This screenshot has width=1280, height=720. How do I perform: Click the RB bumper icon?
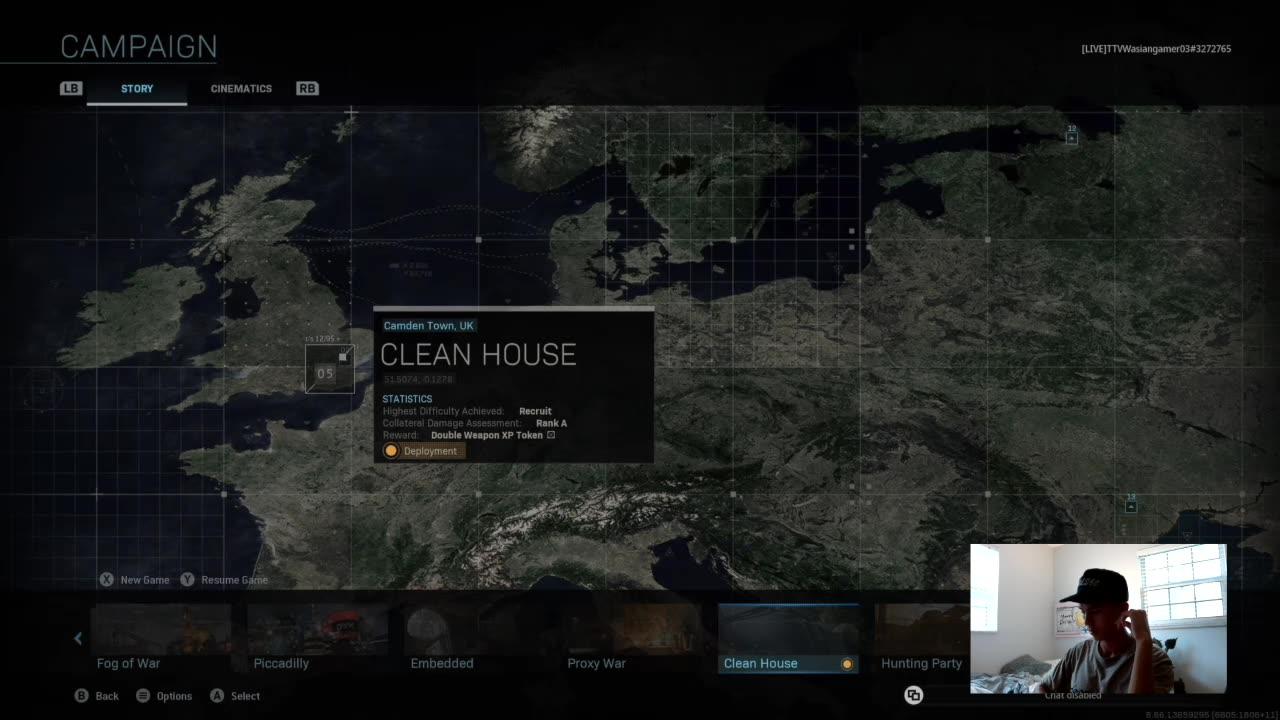pos(307,88)
